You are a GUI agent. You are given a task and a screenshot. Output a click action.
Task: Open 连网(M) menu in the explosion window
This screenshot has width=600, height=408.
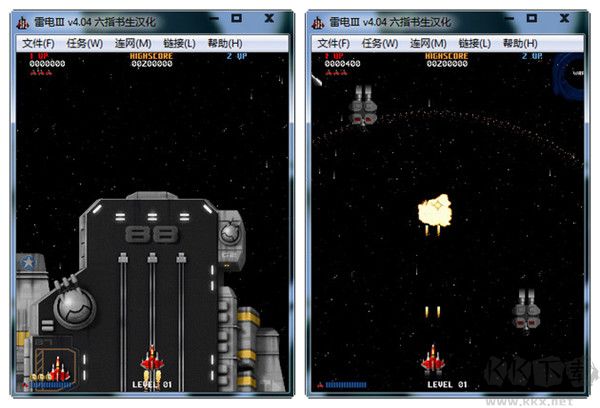427,43
